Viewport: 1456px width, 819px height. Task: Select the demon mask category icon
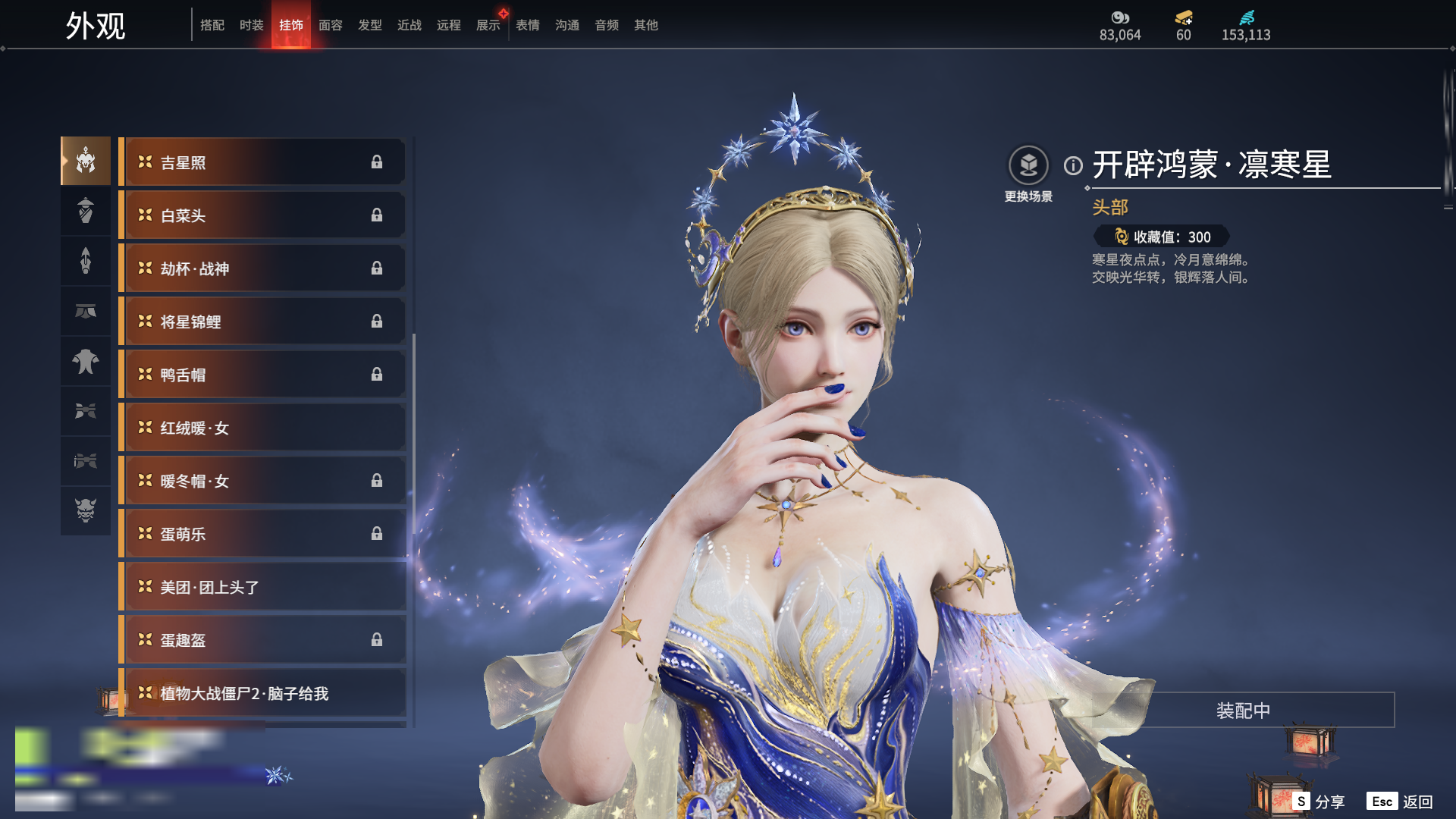click(x=86, y=510)
